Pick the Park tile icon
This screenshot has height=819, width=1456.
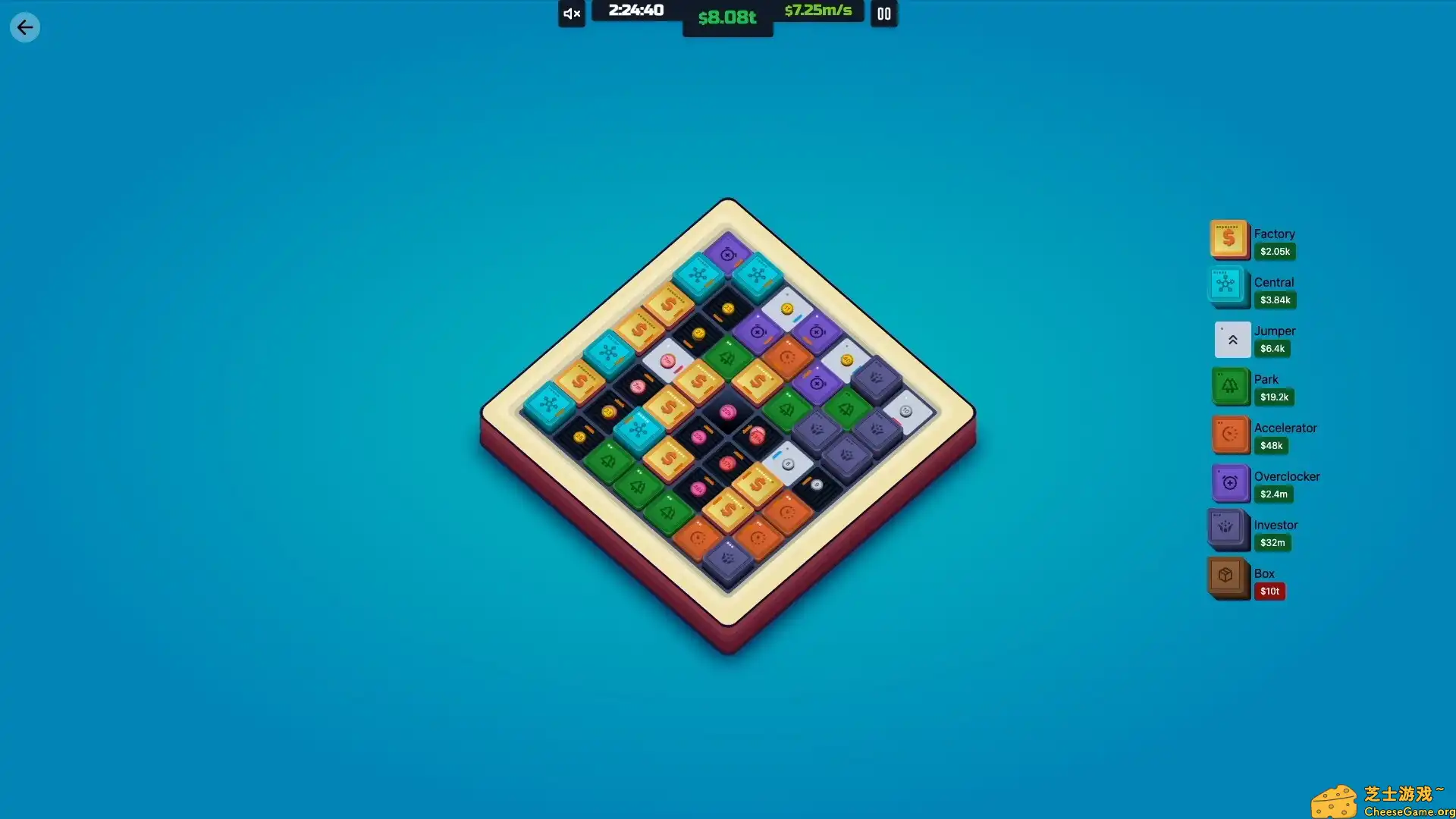[1230, 386]
